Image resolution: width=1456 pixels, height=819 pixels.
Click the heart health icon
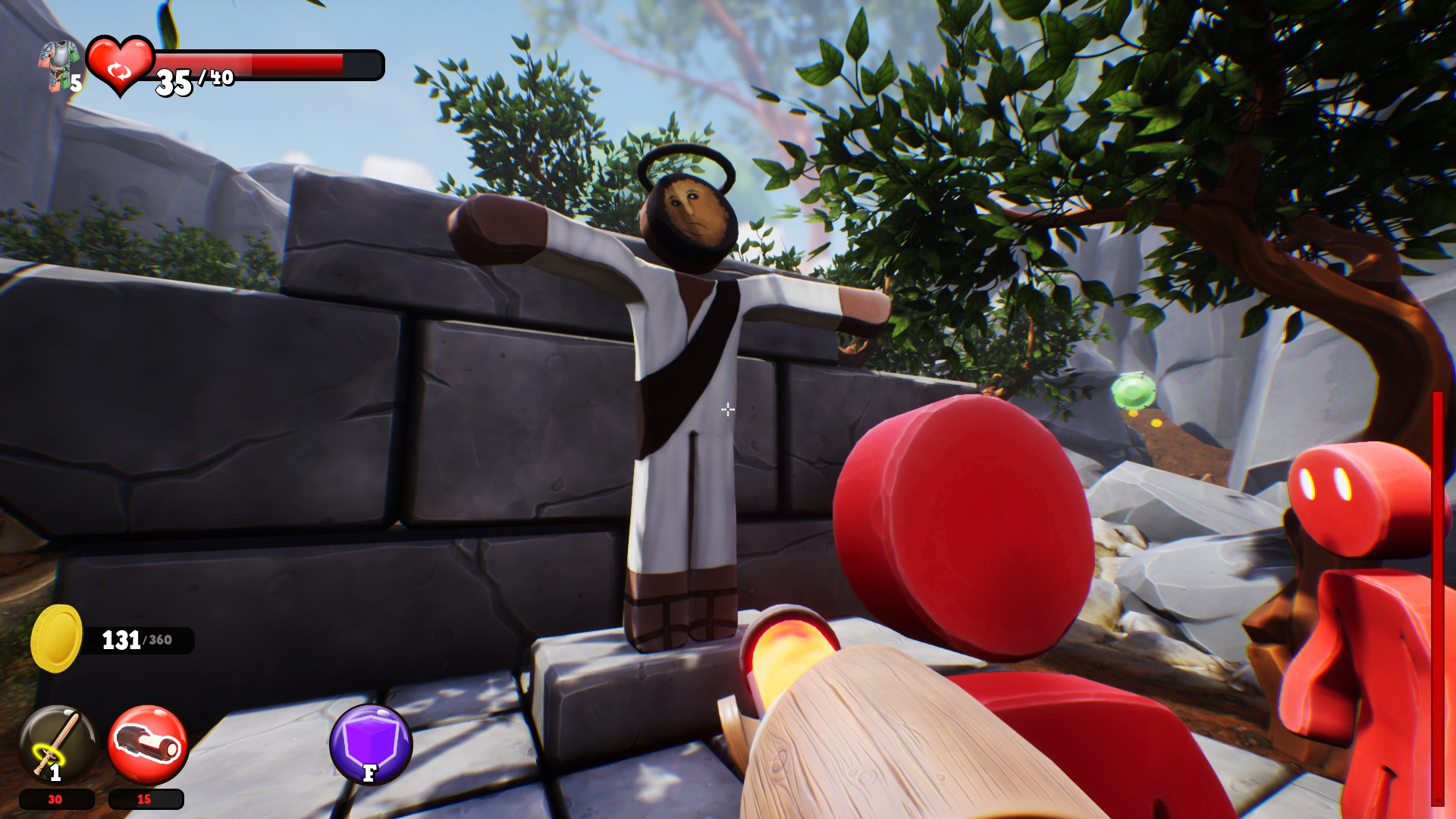point(121,64)
